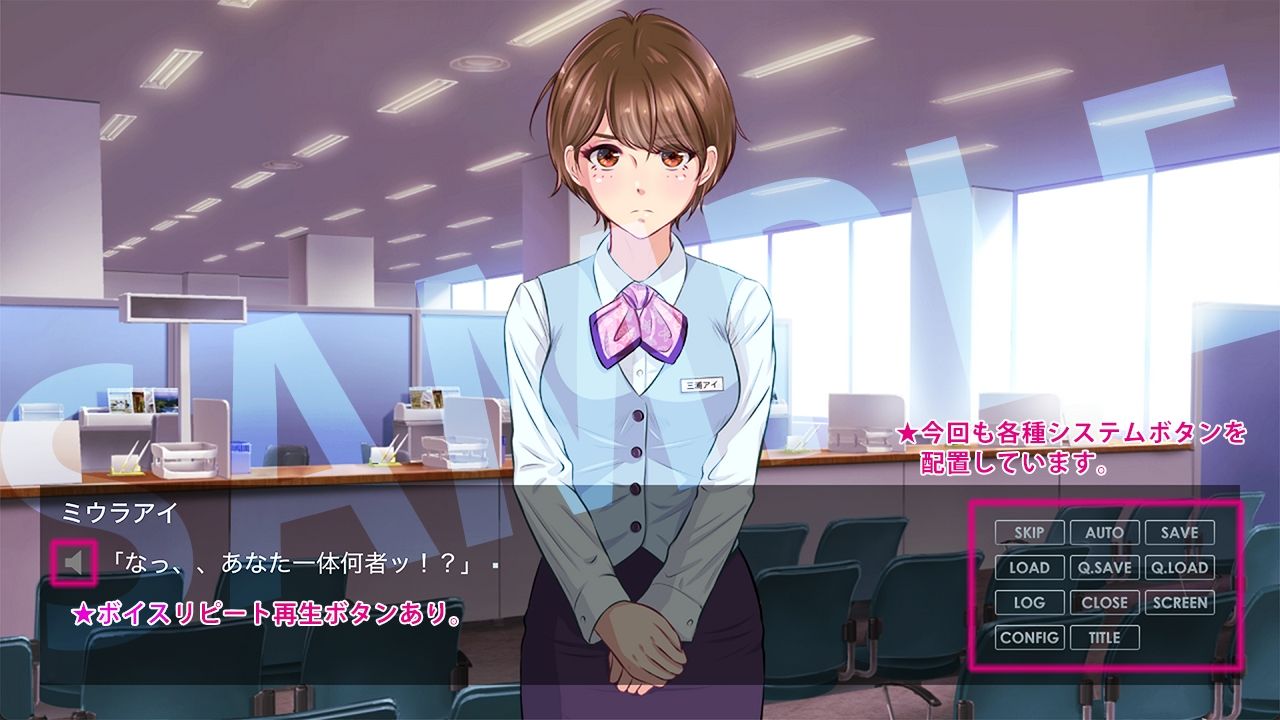Image resolution: width=1280 pixels, height=720 pixels.
Task: Restore the quick save with Q.LOAD
Action: coord(1180,568)
